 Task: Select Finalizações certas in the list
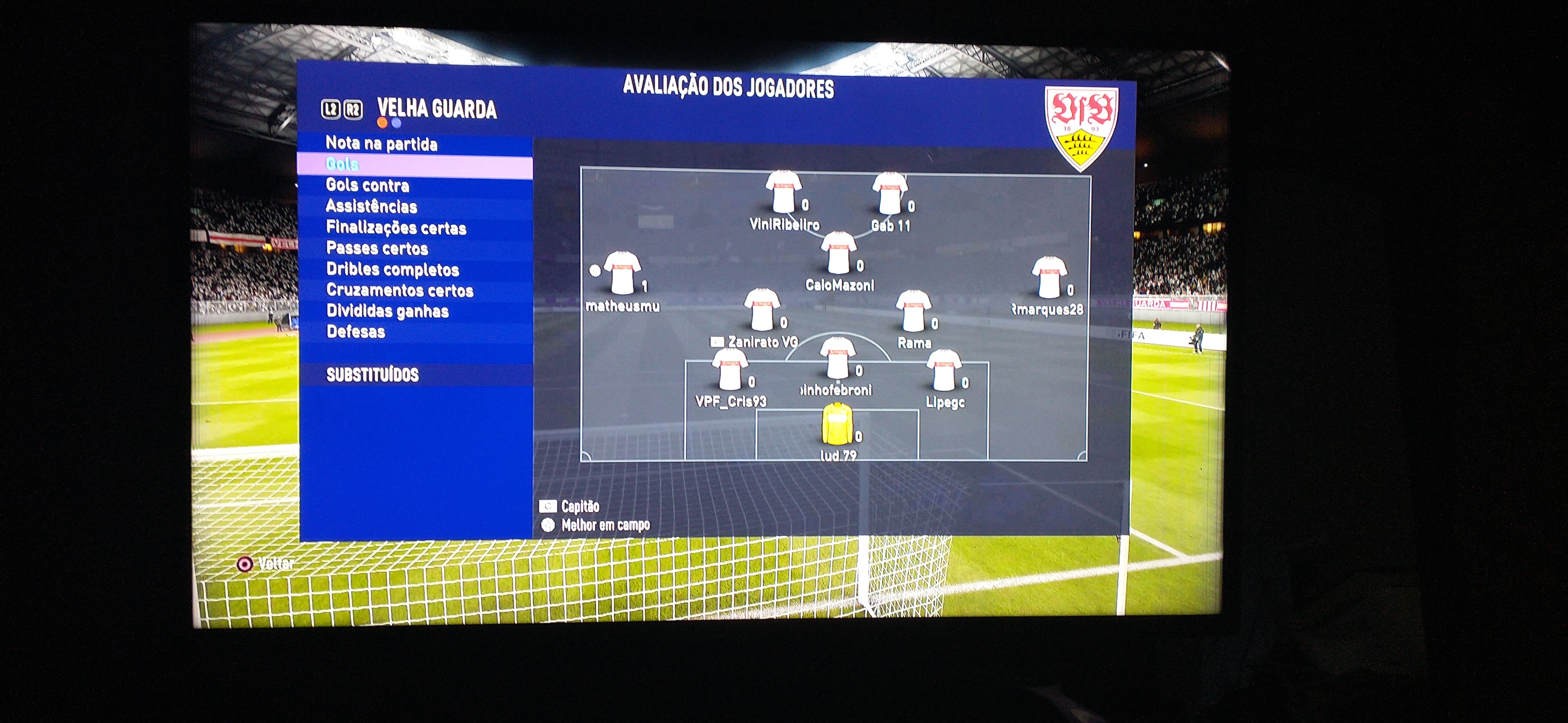pos(396,228)
